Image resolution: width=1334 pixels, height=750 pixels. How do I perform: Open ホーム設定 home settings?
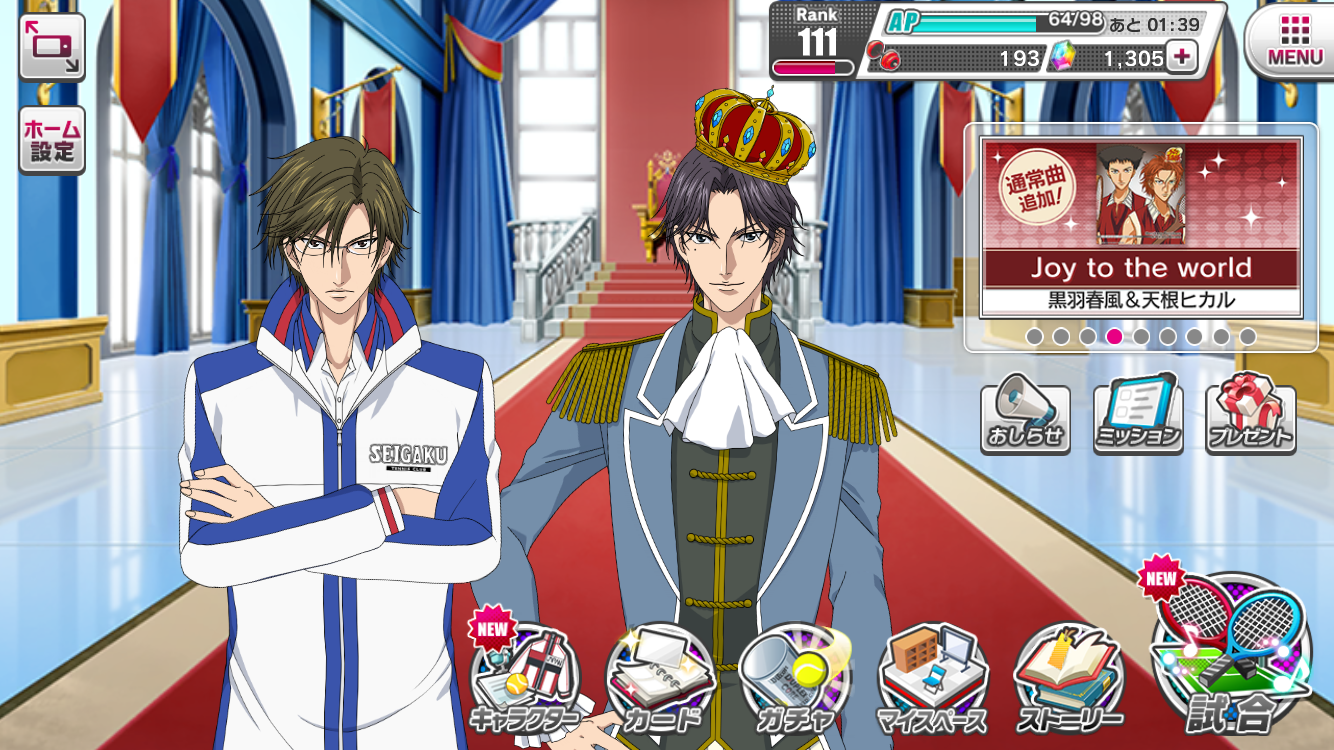click(x=51, y=141)
